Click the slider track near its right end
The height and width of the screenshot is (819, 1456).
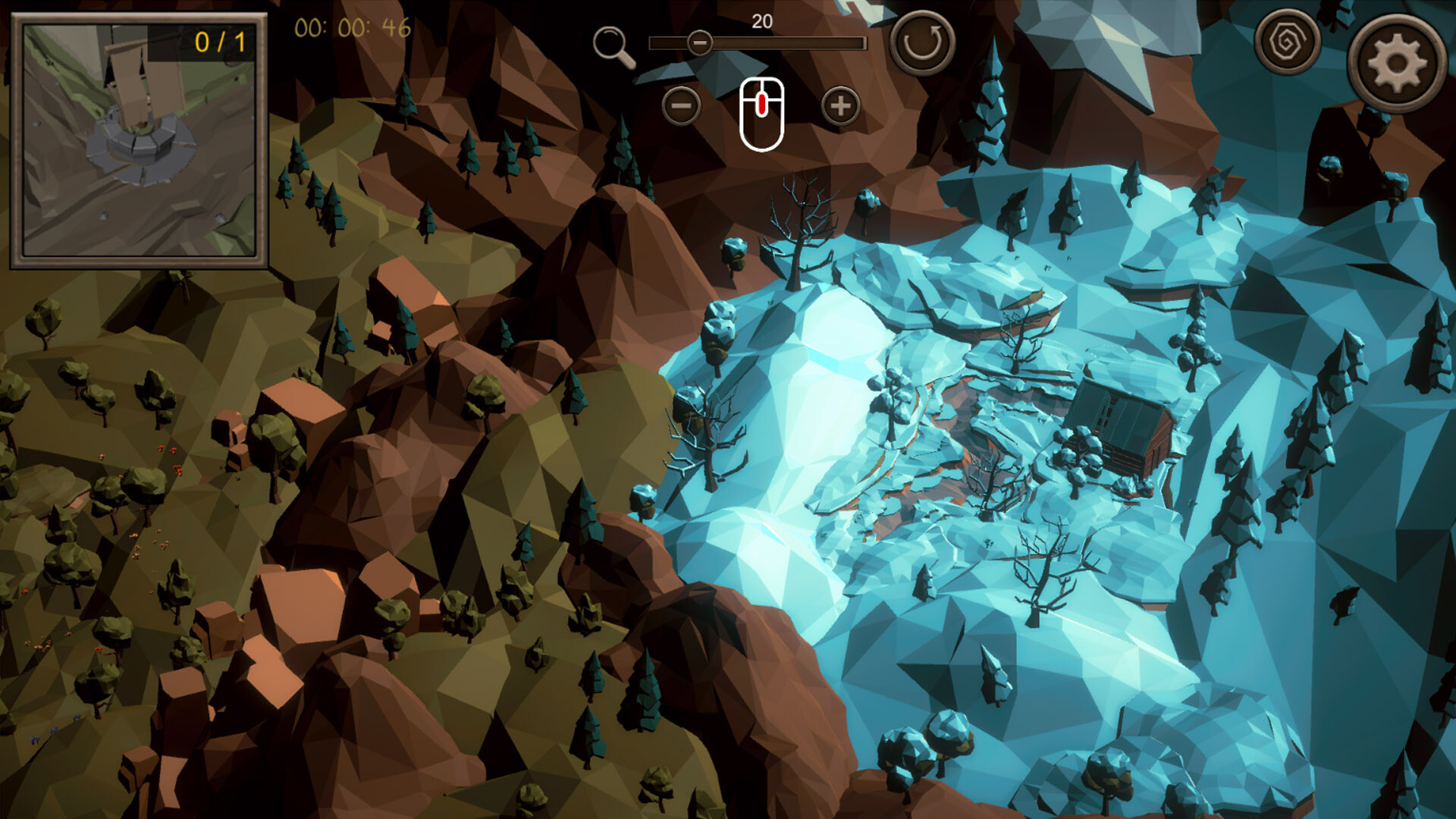[x=842, y=42]
